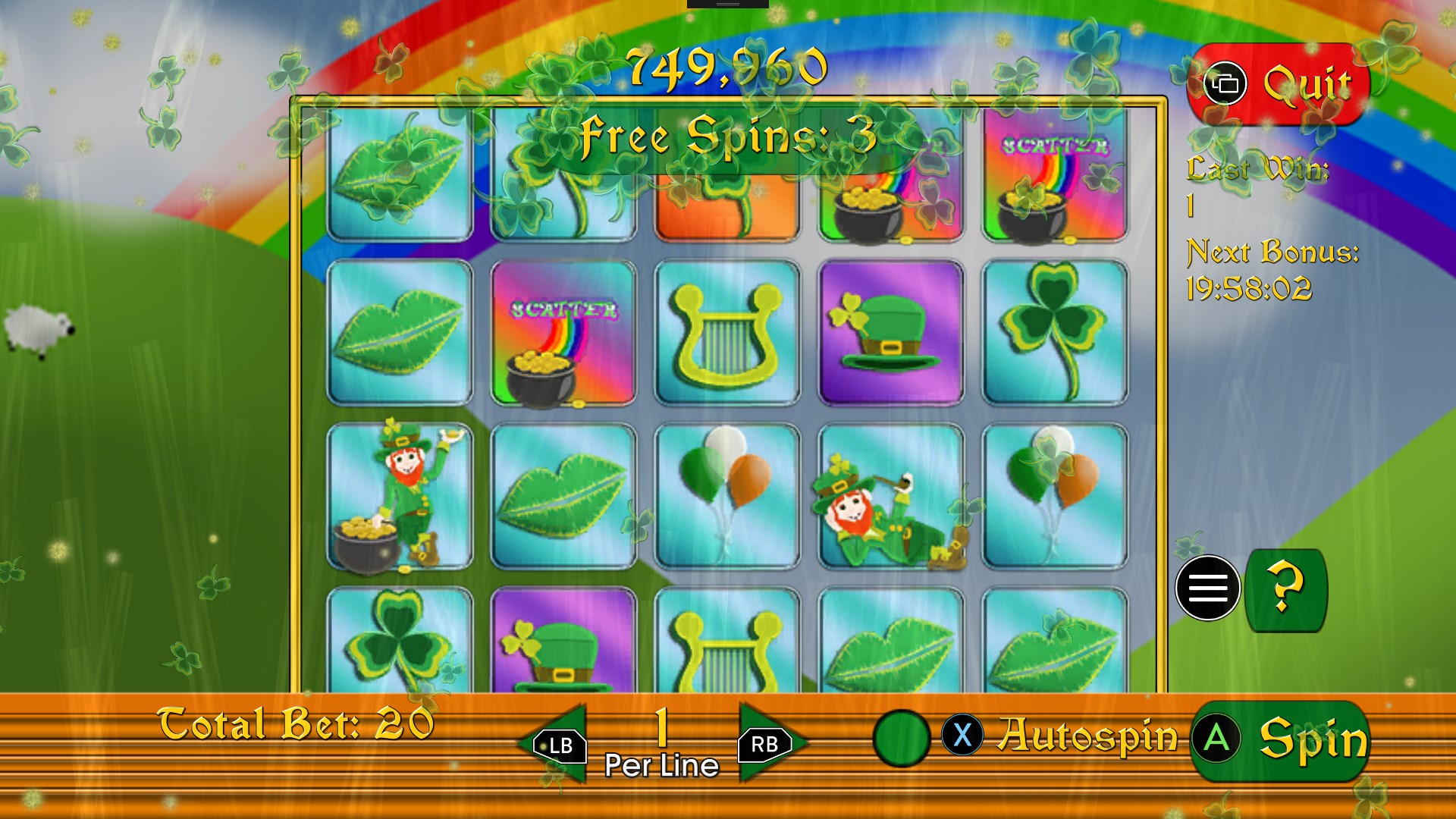
Task: Quit the slot game
Action: click(1280, 83)
